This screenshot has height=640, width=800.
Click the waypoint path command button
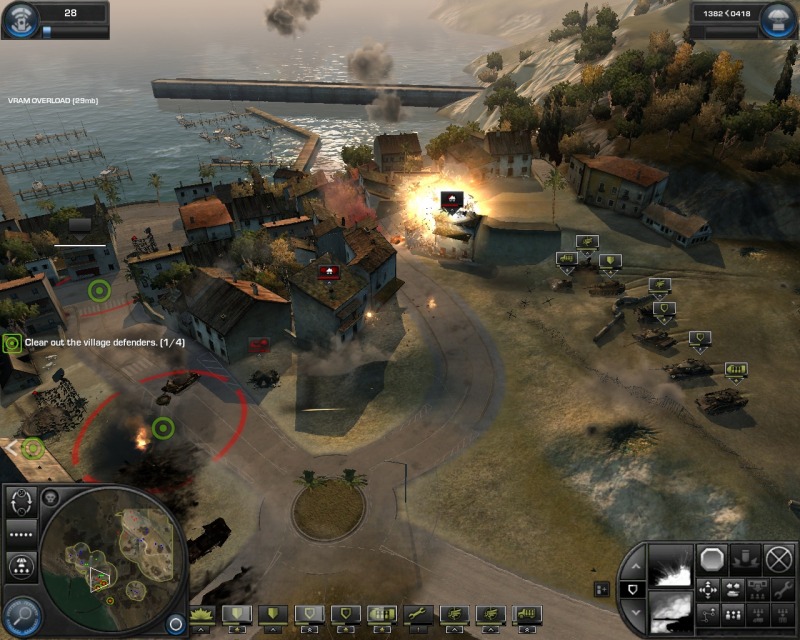(x=709, y=613)
